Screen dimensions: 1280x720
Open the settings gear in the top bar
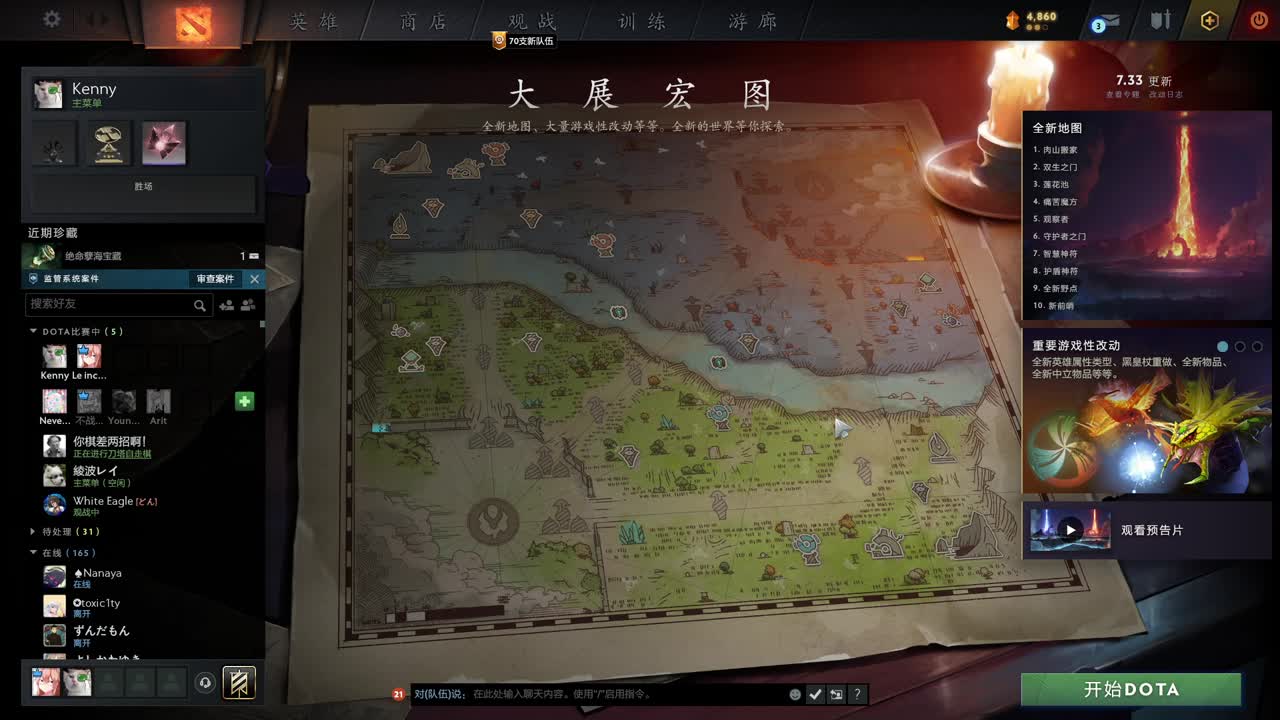pos(50,17)
